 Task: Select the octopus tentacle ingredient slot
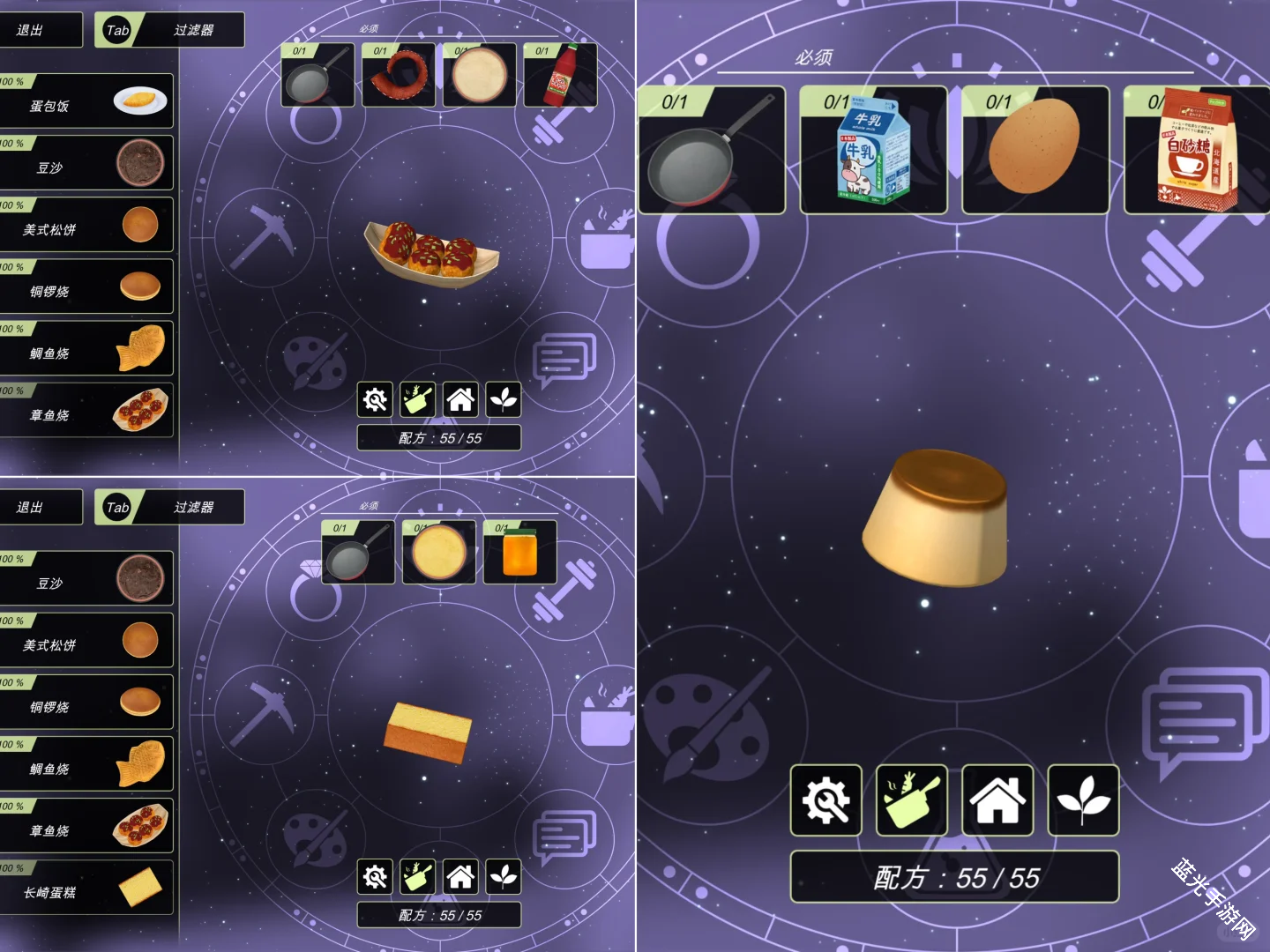pos(399,76)
